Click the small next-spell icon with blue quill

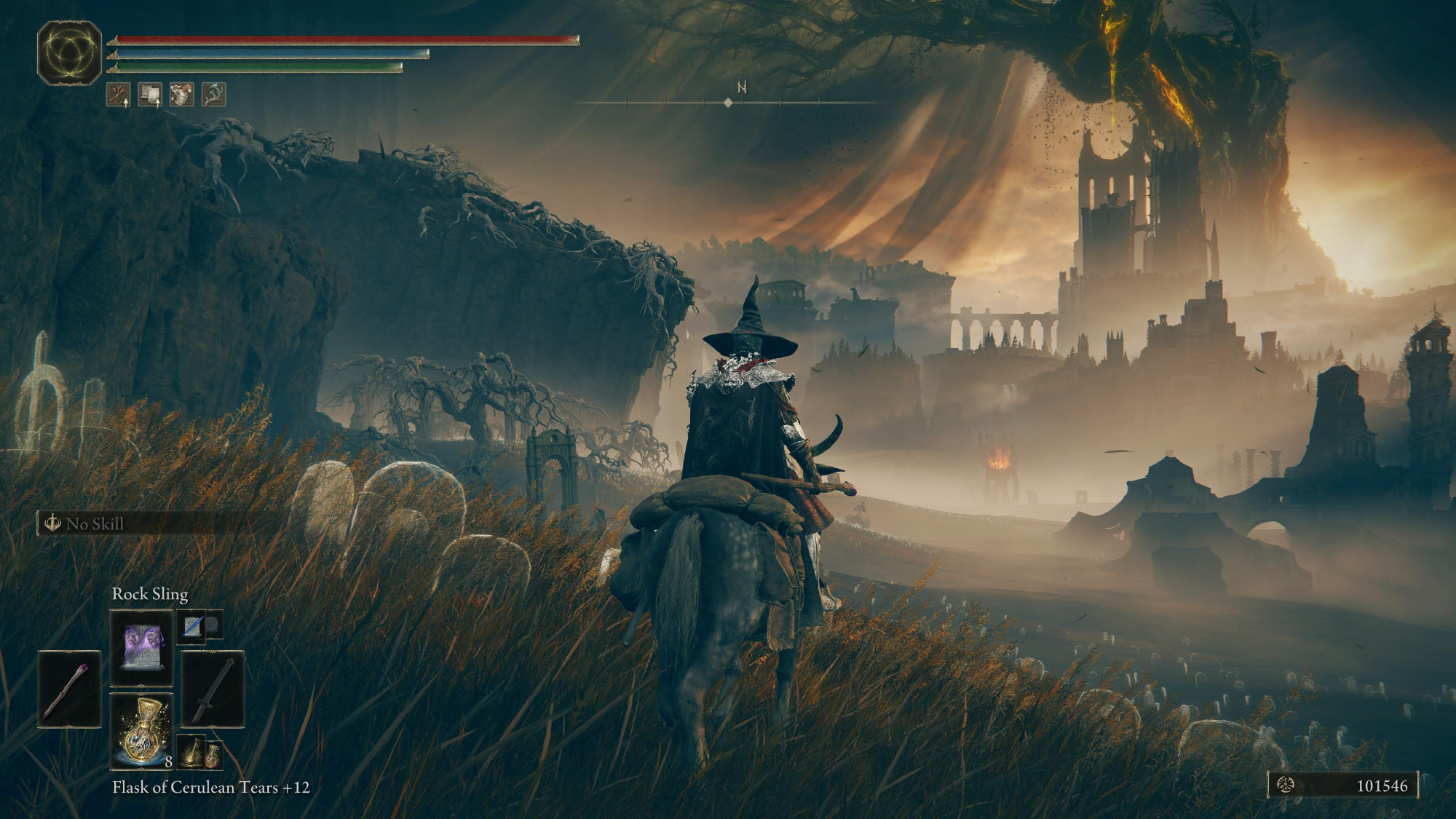point(193,625)
